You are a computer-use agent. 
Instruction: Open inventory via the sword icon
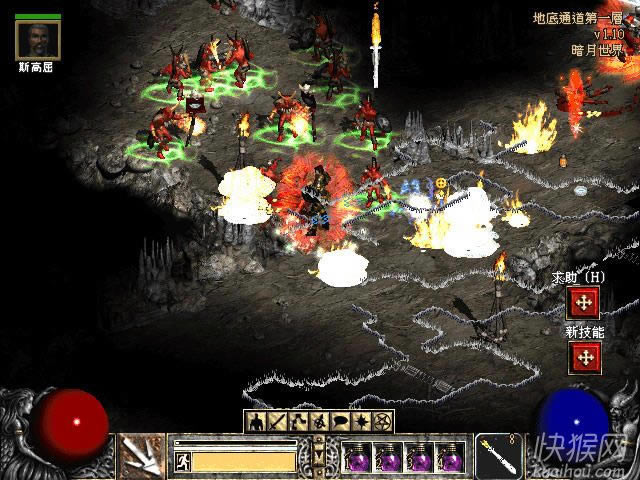(277, 422)
